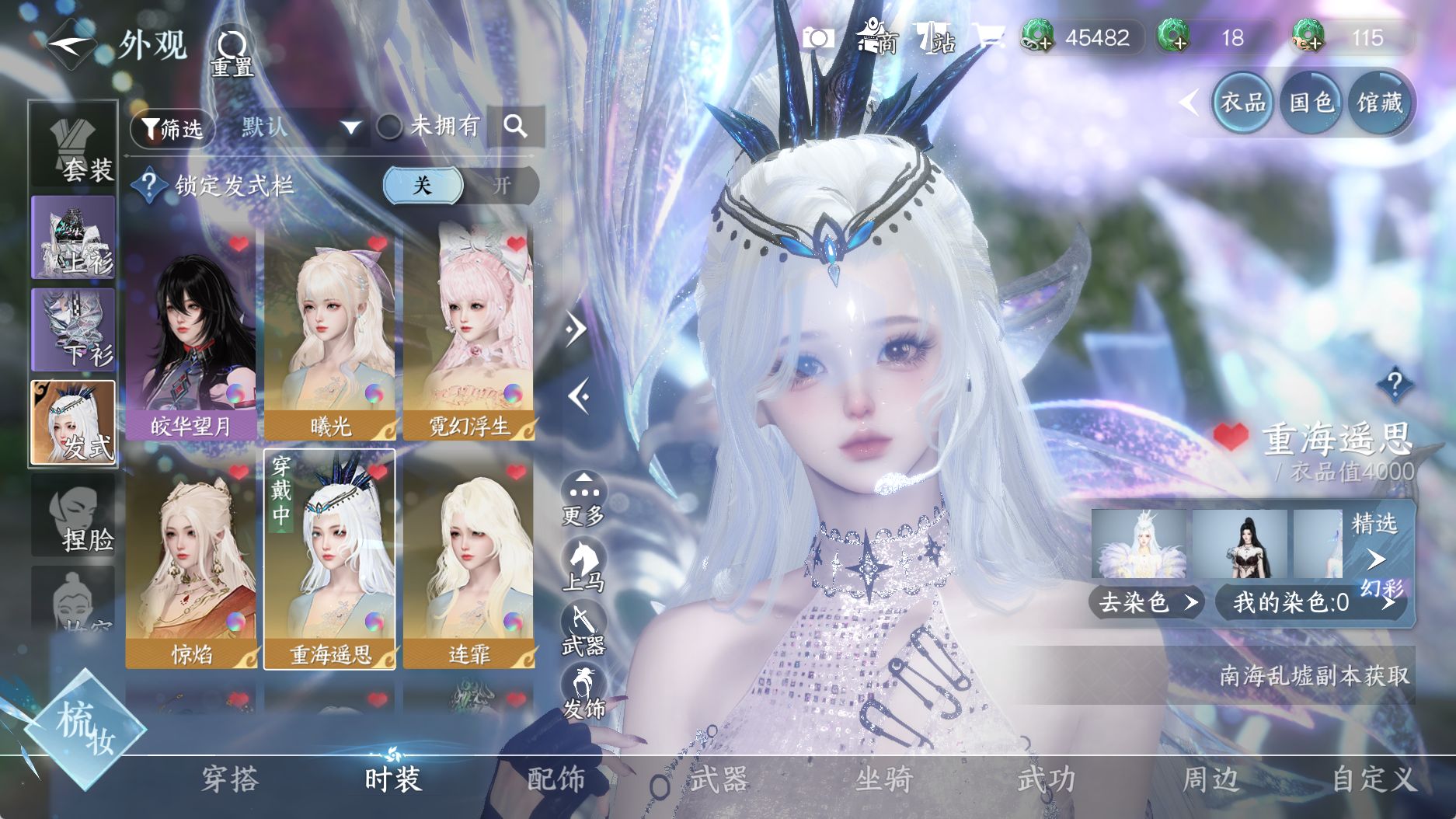Open the 馆藏 collection button
This screenshot has width=1456, height=819.
(1380, 103)
